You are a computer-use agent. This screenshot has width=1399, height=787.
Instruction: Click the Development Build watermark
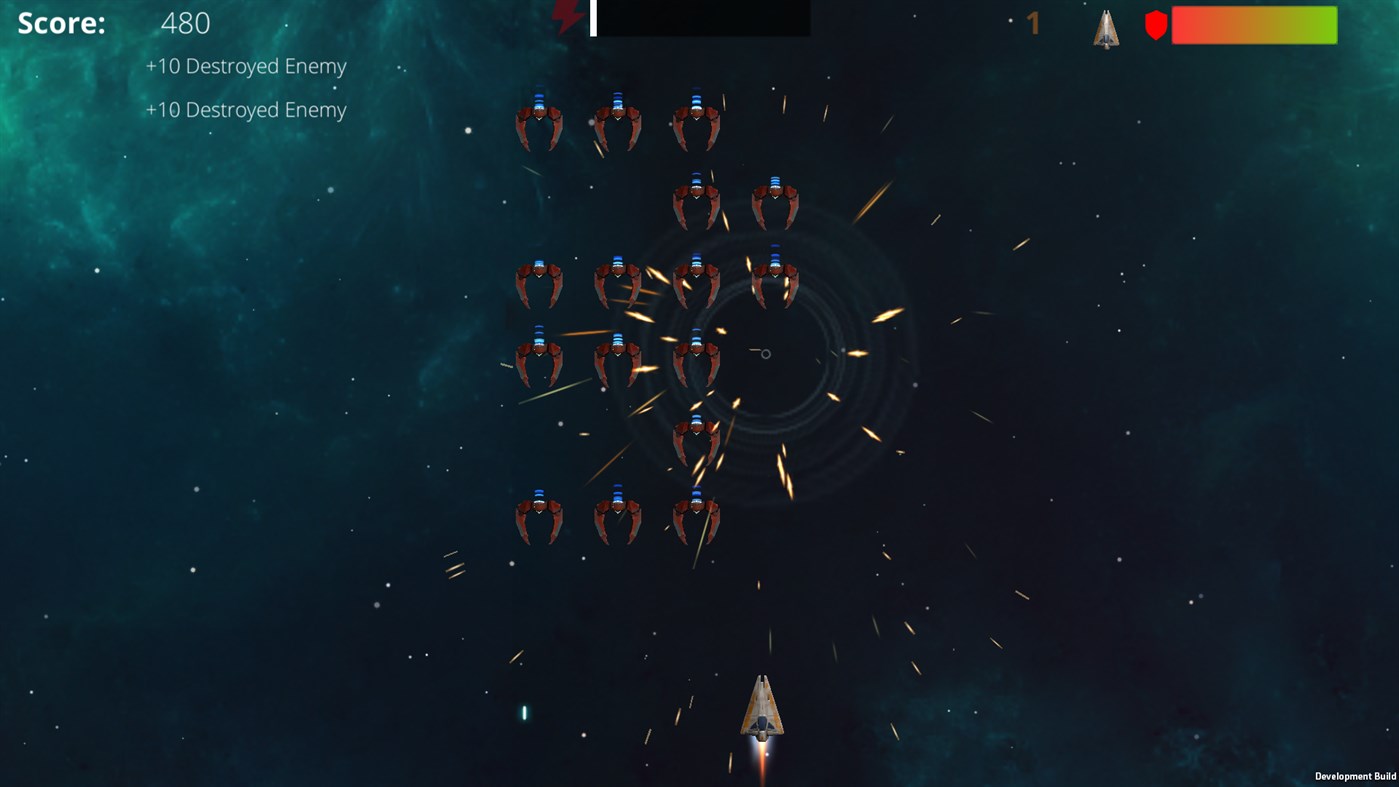tap(1356, 776)
